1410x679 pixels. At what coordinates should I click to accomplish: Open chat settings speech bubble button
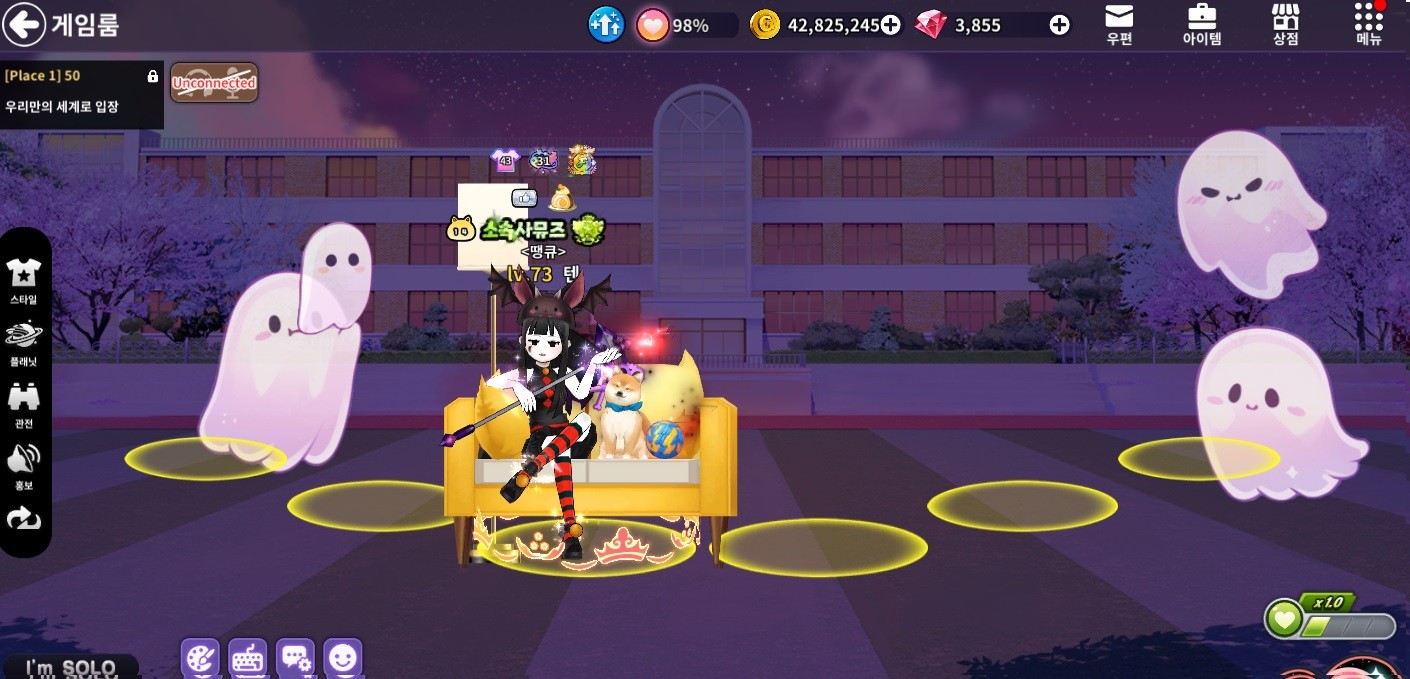tap(295, 658)
